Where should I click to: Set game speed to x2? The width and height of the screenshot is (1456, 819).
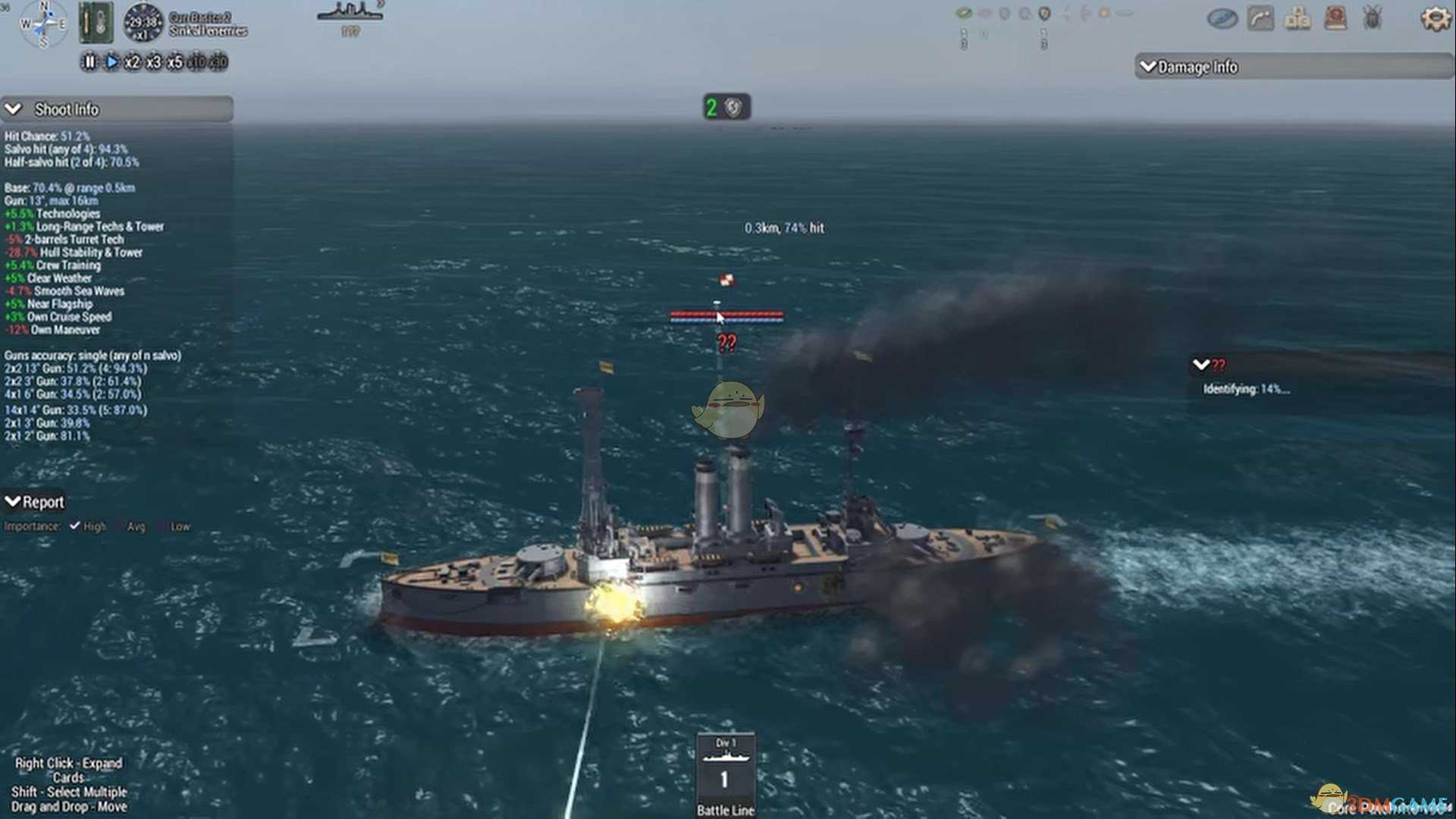[x=132, y=62]
